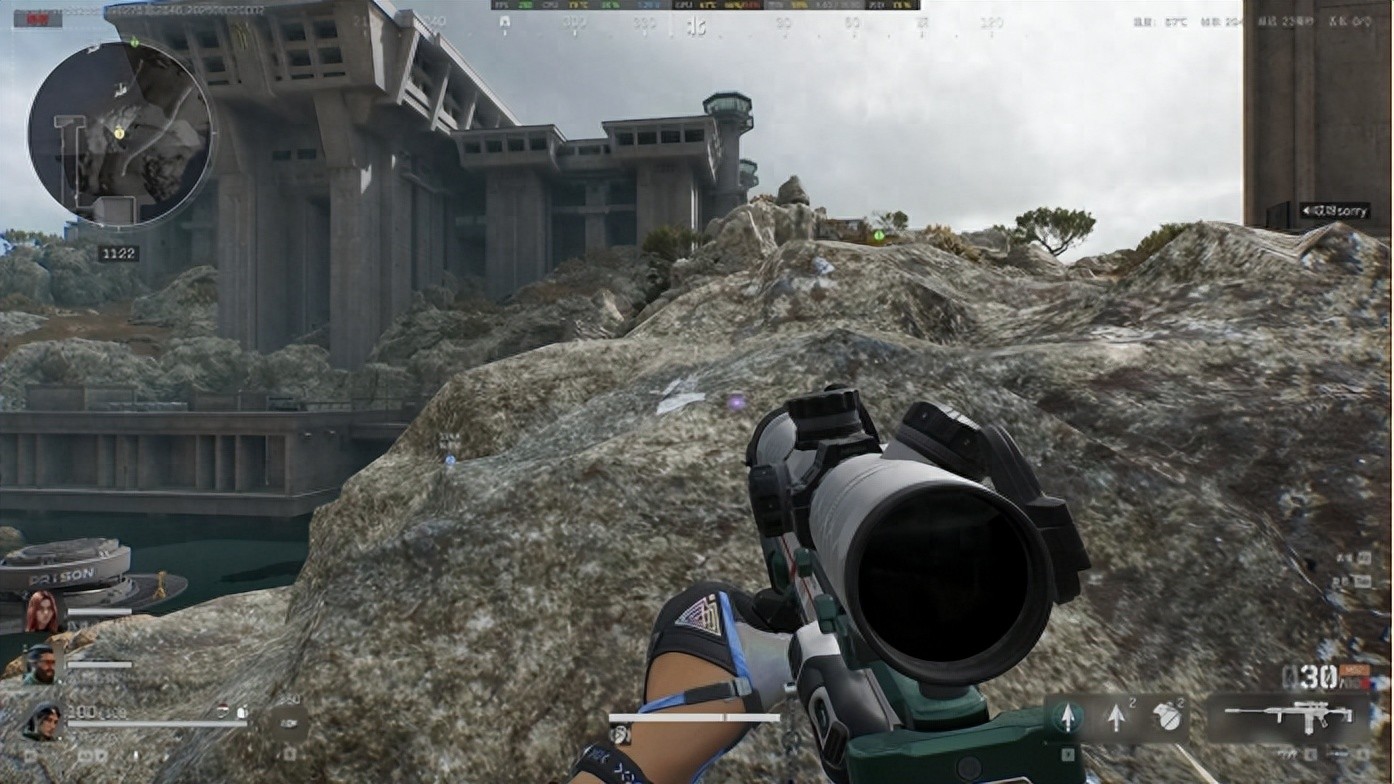Viewport: 1394px width, 784px height.
Task: Activate the highlighted arrow ability icon
Action: (1067, 717)
